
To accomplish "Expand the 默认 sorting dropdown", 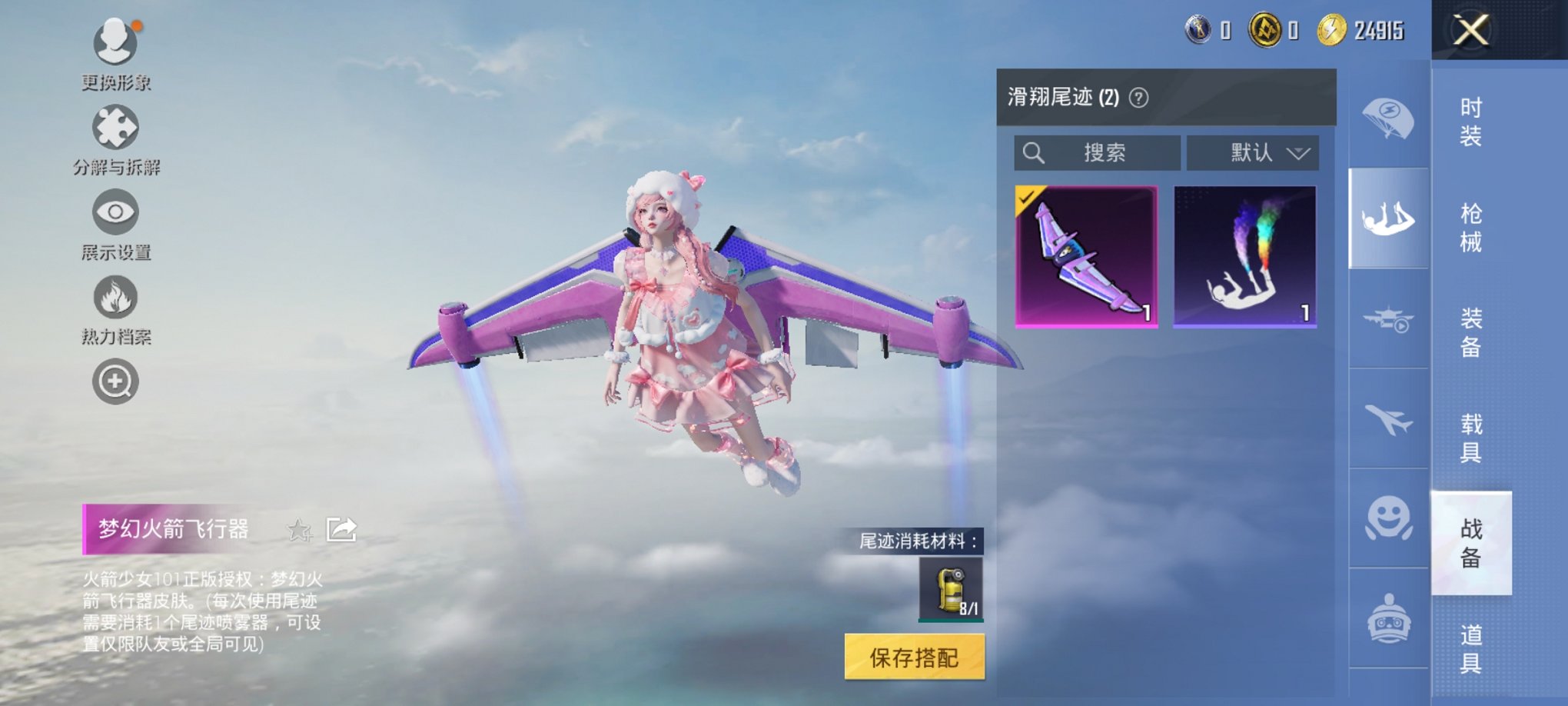I will (x=1252, y=153).
